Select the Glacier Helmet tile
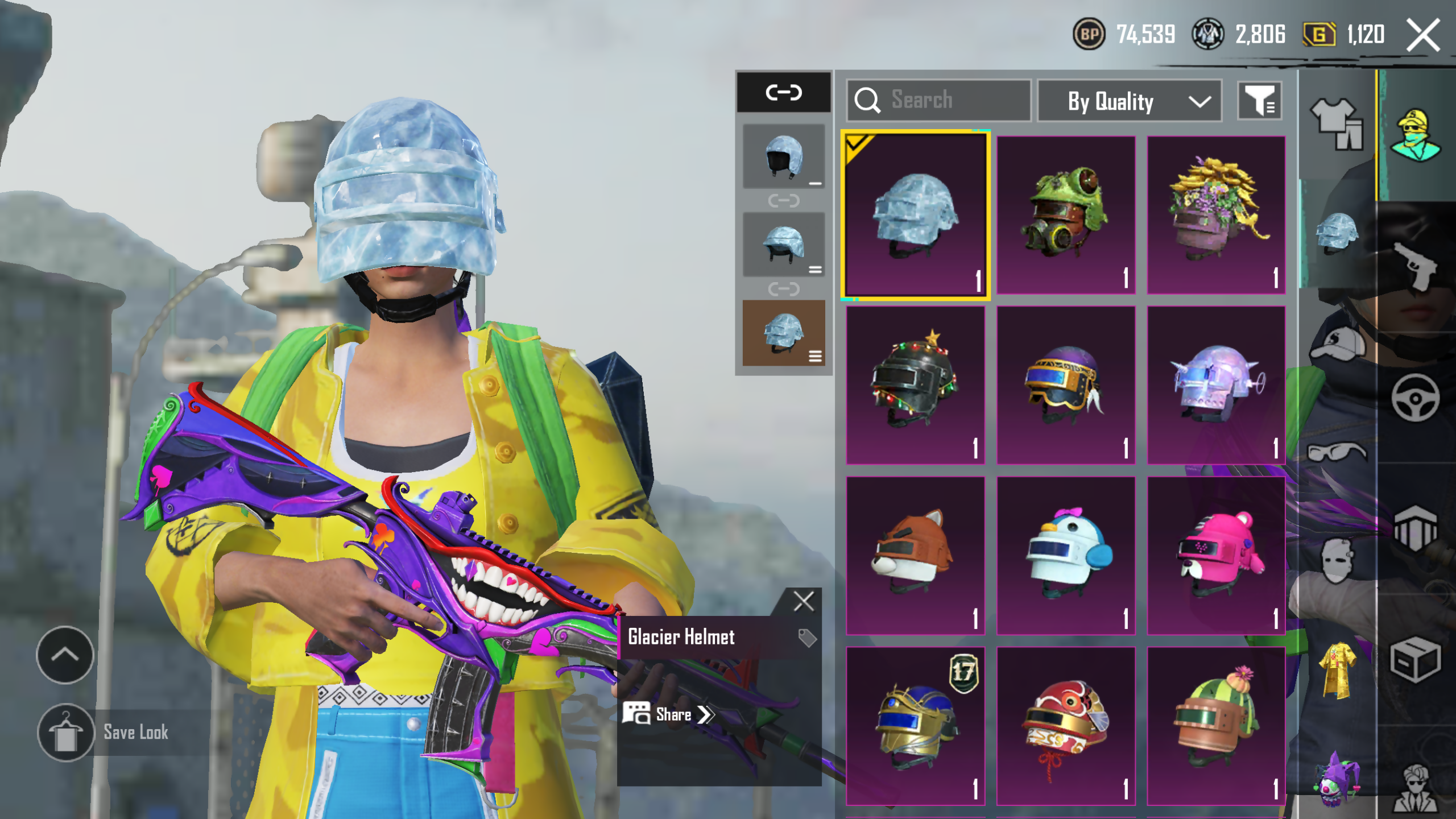 click(x=915, y=215)
